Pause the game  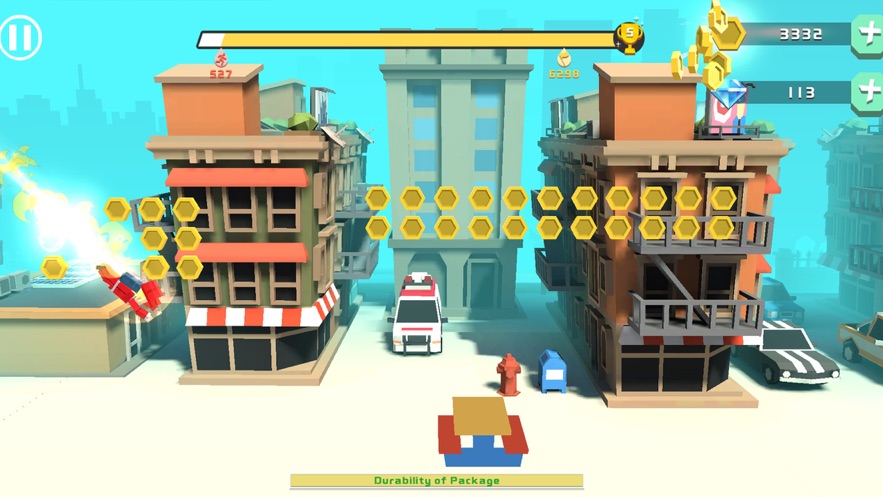click(x=20, y=38)
